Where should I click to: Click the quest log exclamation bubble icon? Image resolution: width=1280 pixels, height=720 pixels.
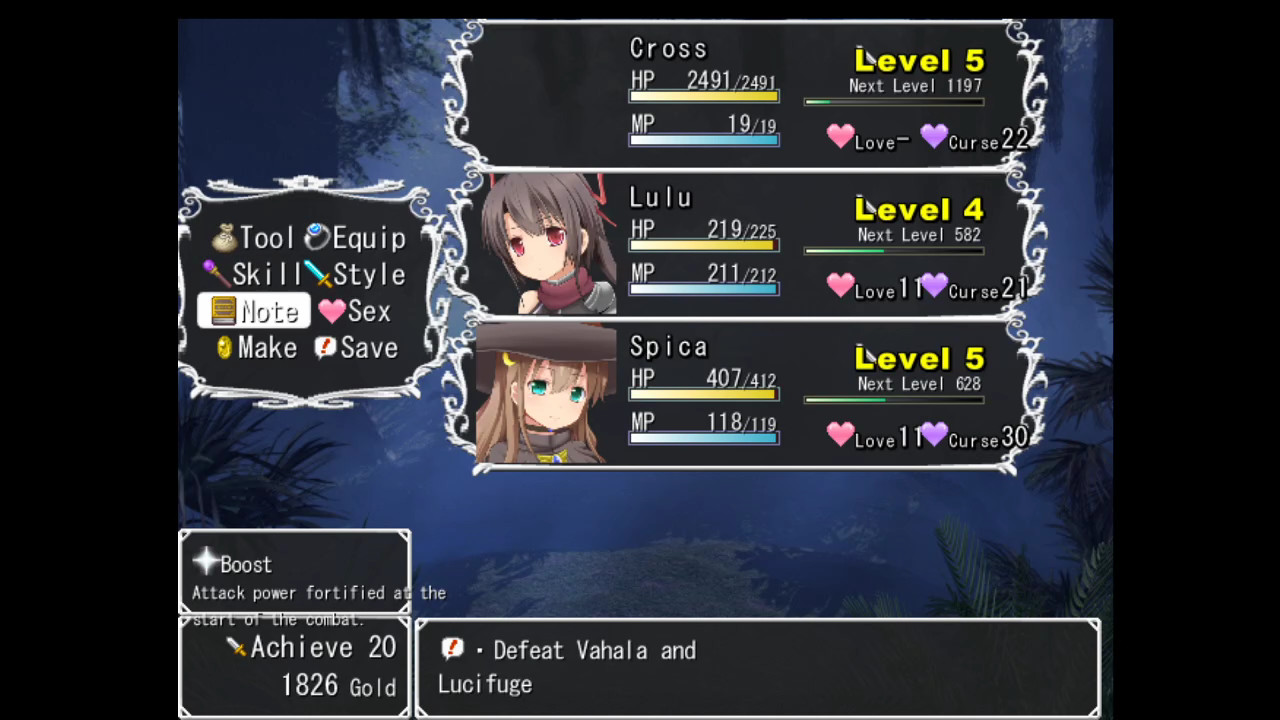(453, 650)
